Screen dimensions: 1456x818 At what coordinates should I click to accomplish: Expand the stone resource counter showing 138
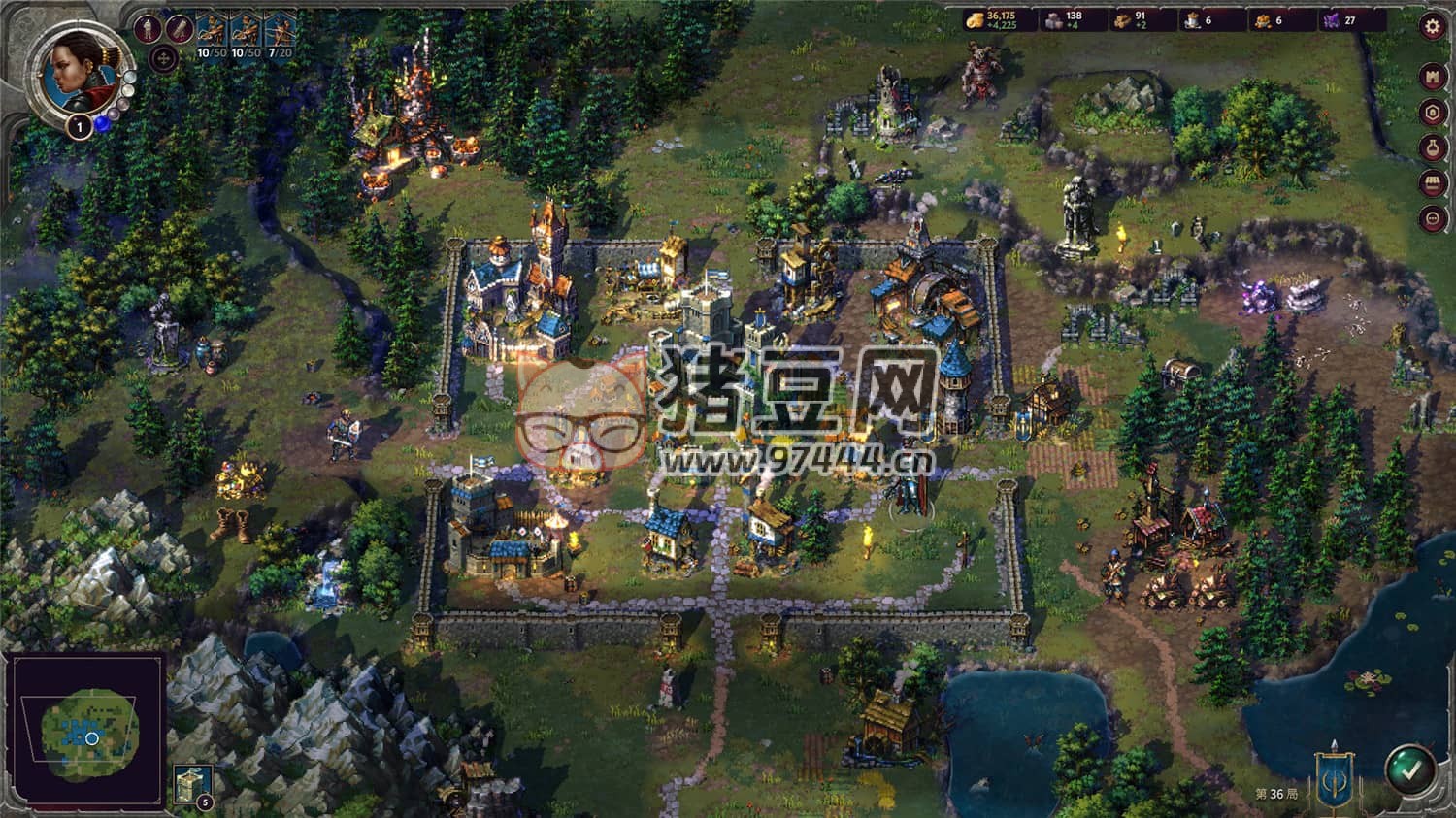pos(1053,19)
